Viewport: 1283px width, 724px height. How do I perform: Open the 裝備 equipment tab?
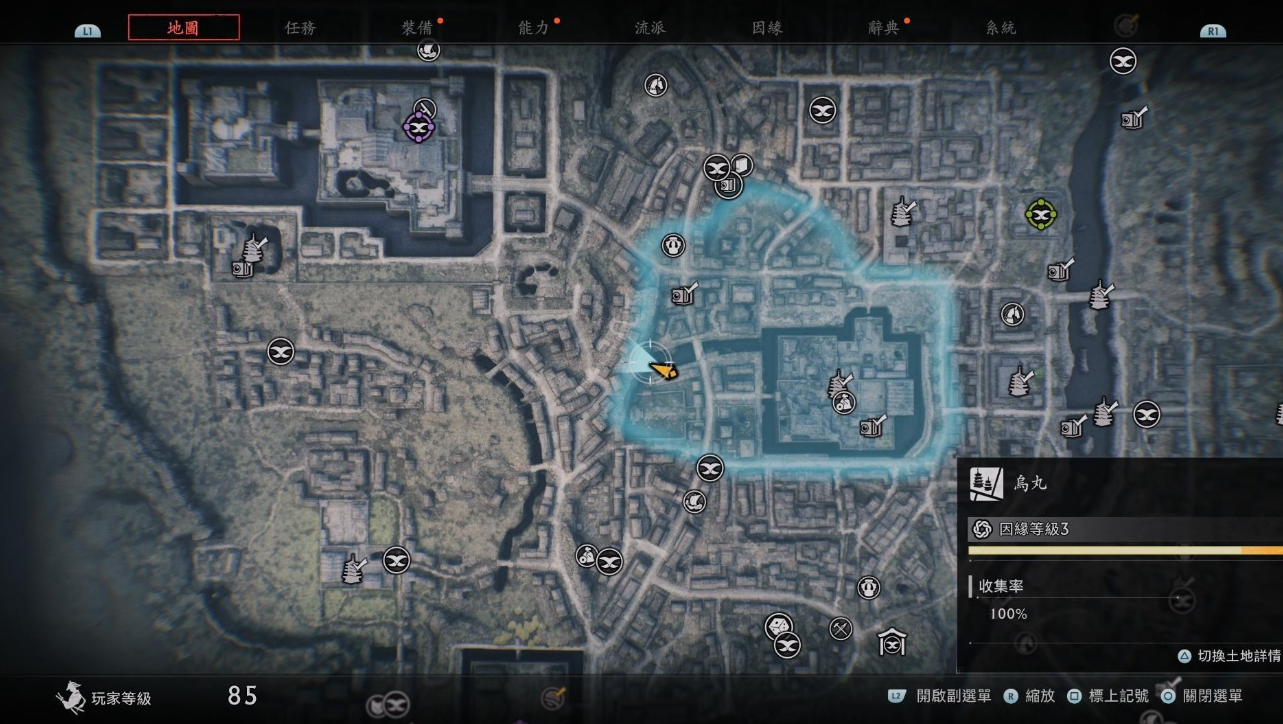pyautogui.click(x=416, y=27)
